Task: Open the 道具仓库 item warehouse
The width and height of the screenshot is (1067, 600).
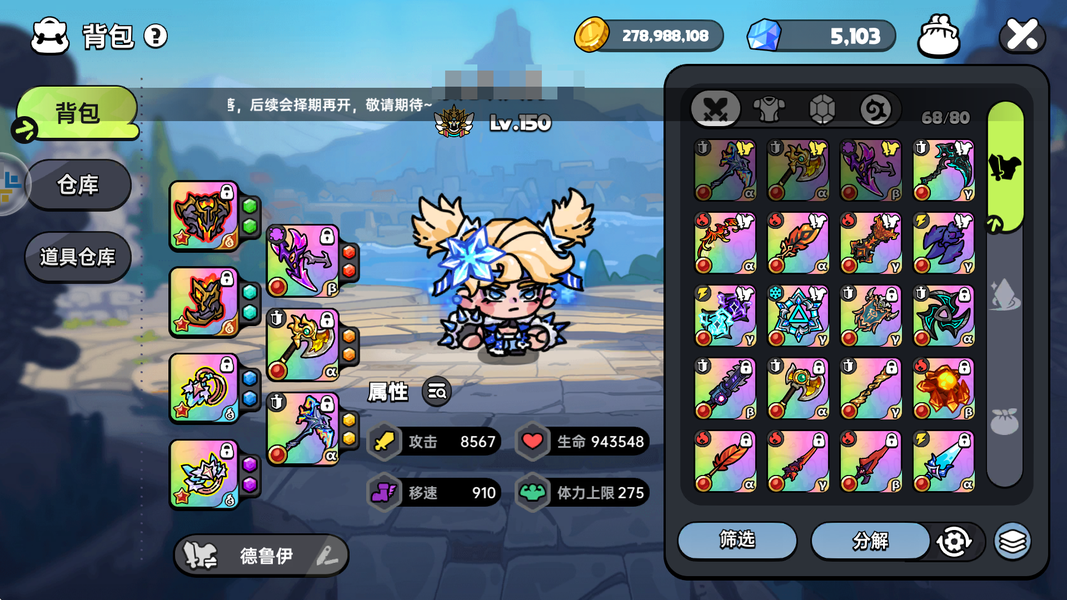Action: pyautogui.click(x=78, y=257)
